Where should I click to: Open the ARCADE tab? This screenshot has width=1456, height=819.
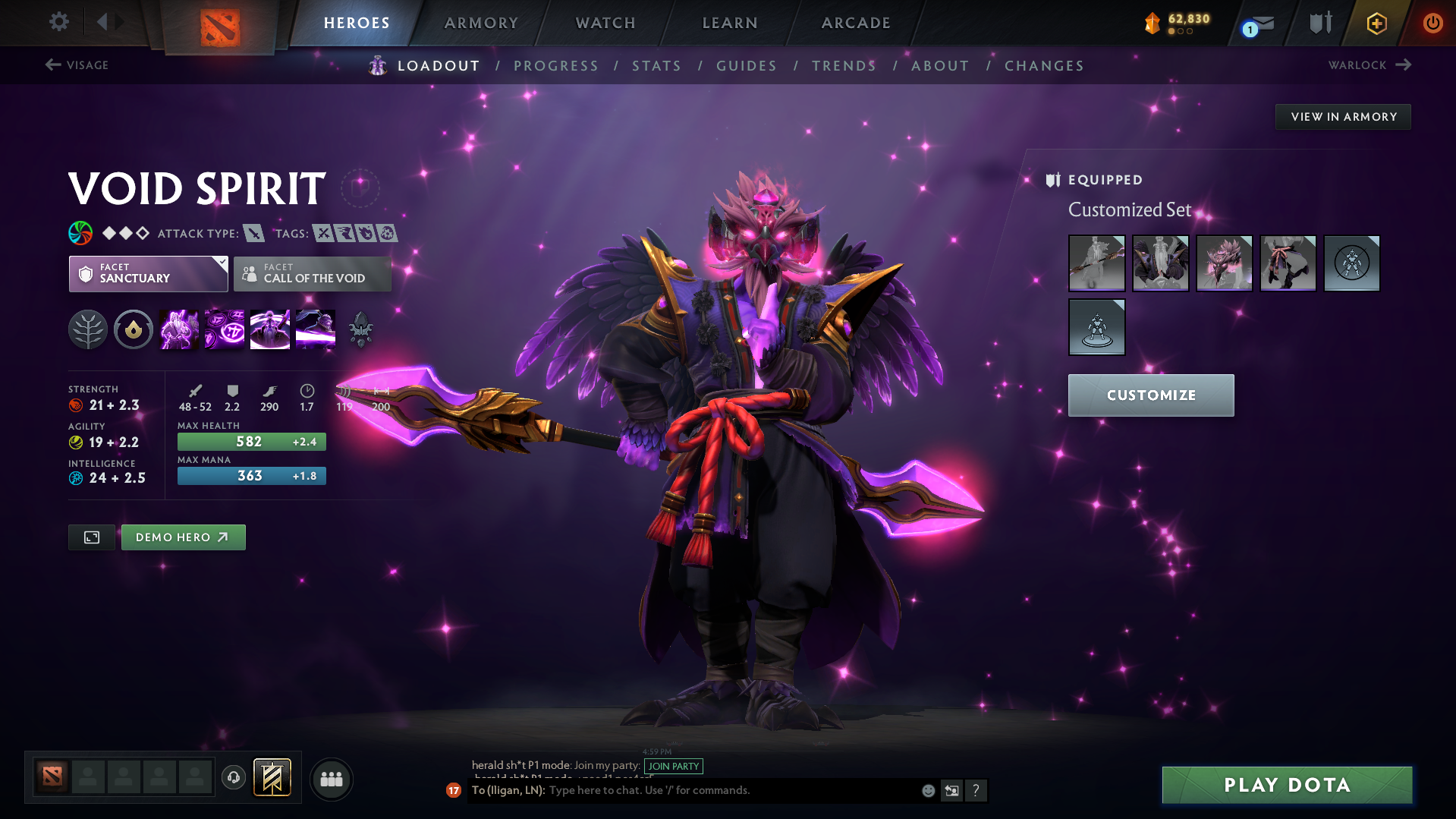pyautogui.click(x=855, y=23)
